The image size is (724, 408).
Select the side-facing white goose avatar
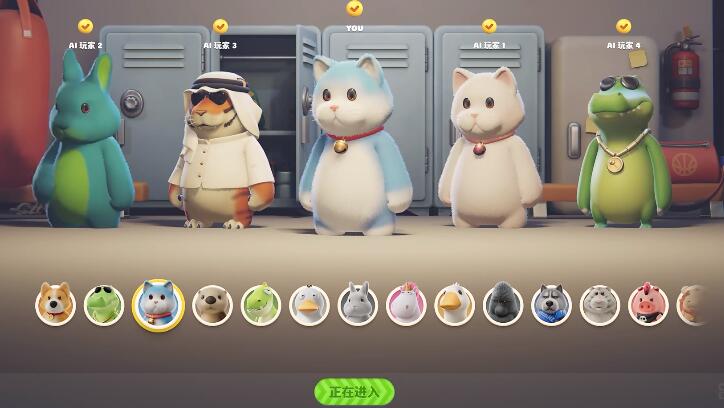pyautogui.click(x=455, y=304)
